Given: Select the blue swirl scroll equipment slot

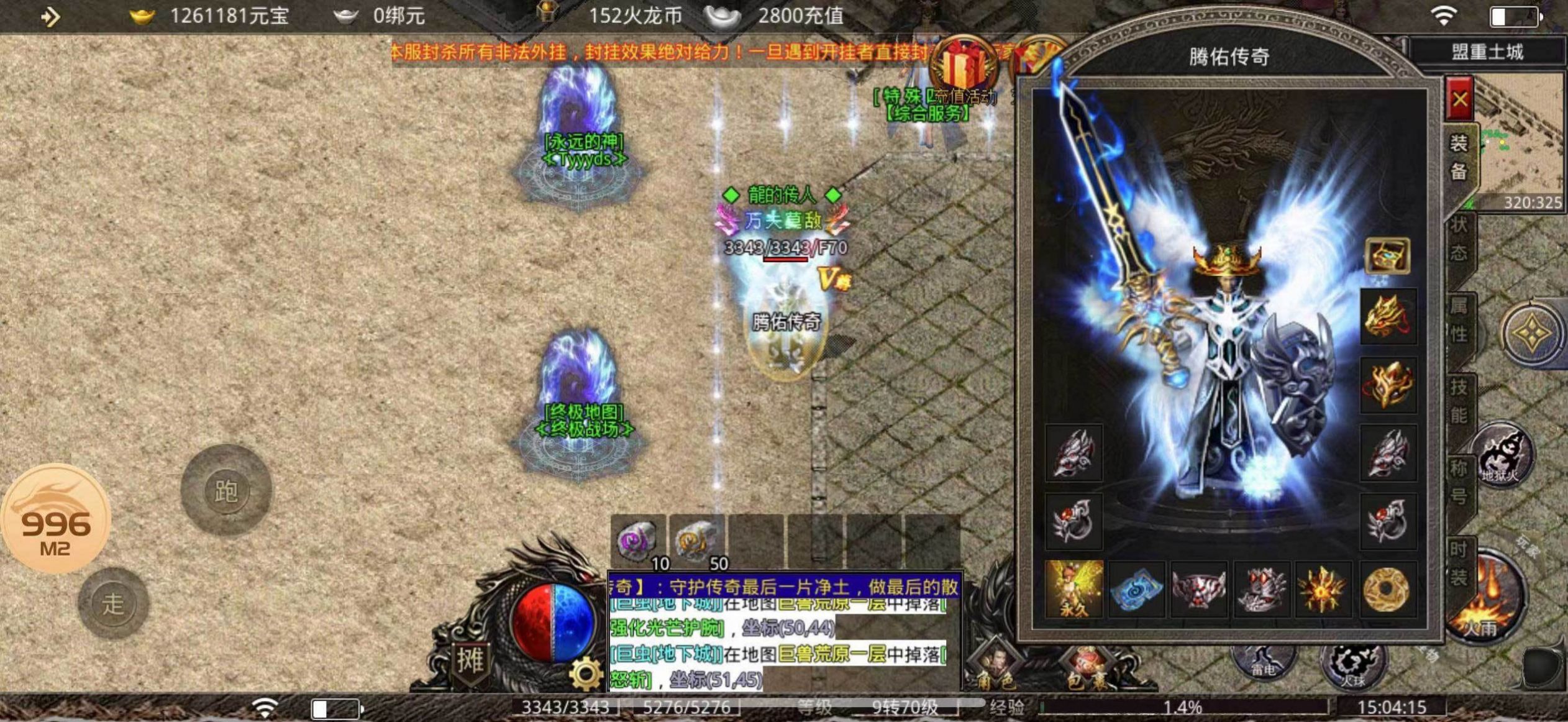Looking at the screenshot, I should pos(1136,589).
